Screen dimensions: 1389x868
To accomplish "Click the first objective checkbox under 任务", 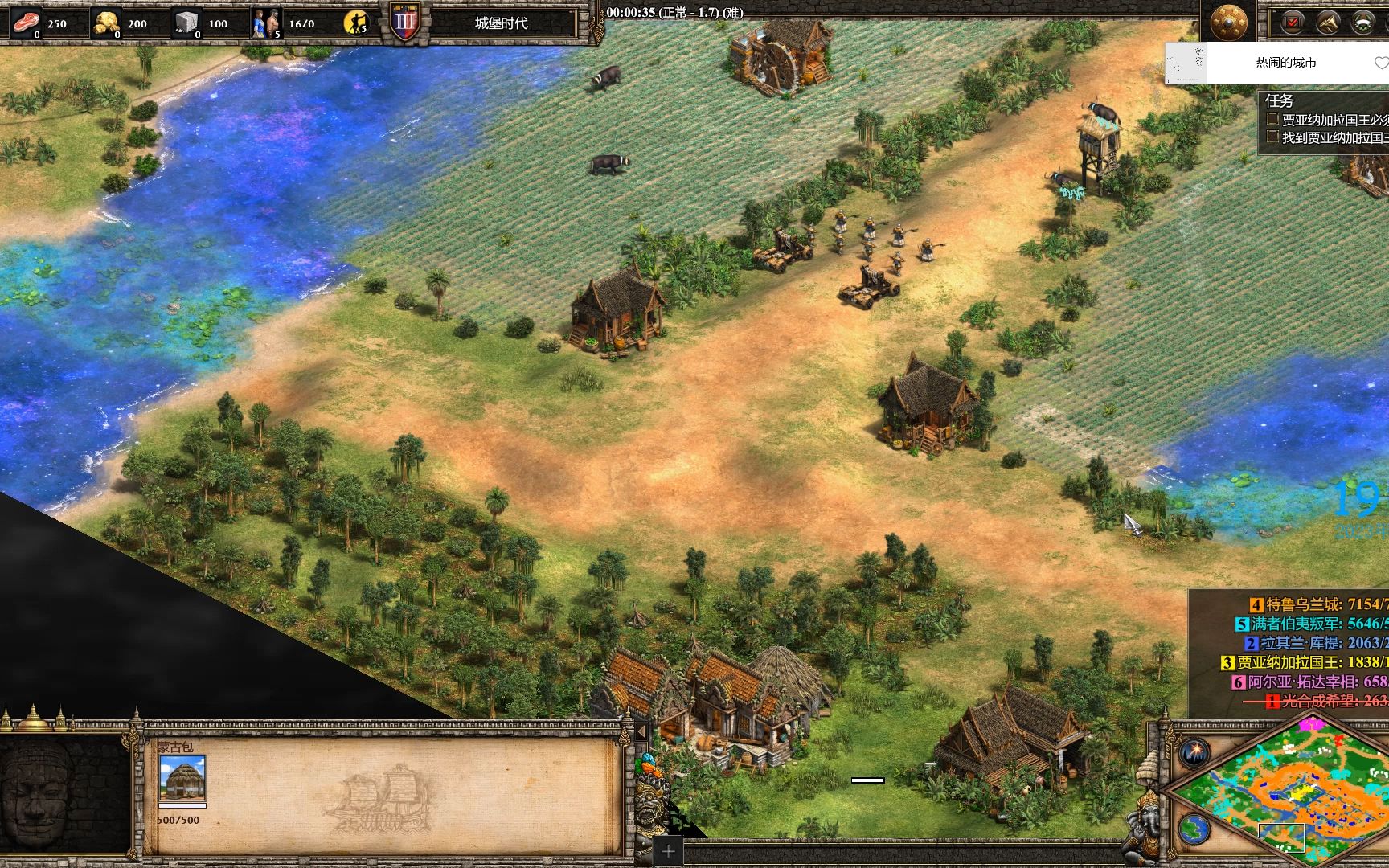I will [x=1272, y=120].
